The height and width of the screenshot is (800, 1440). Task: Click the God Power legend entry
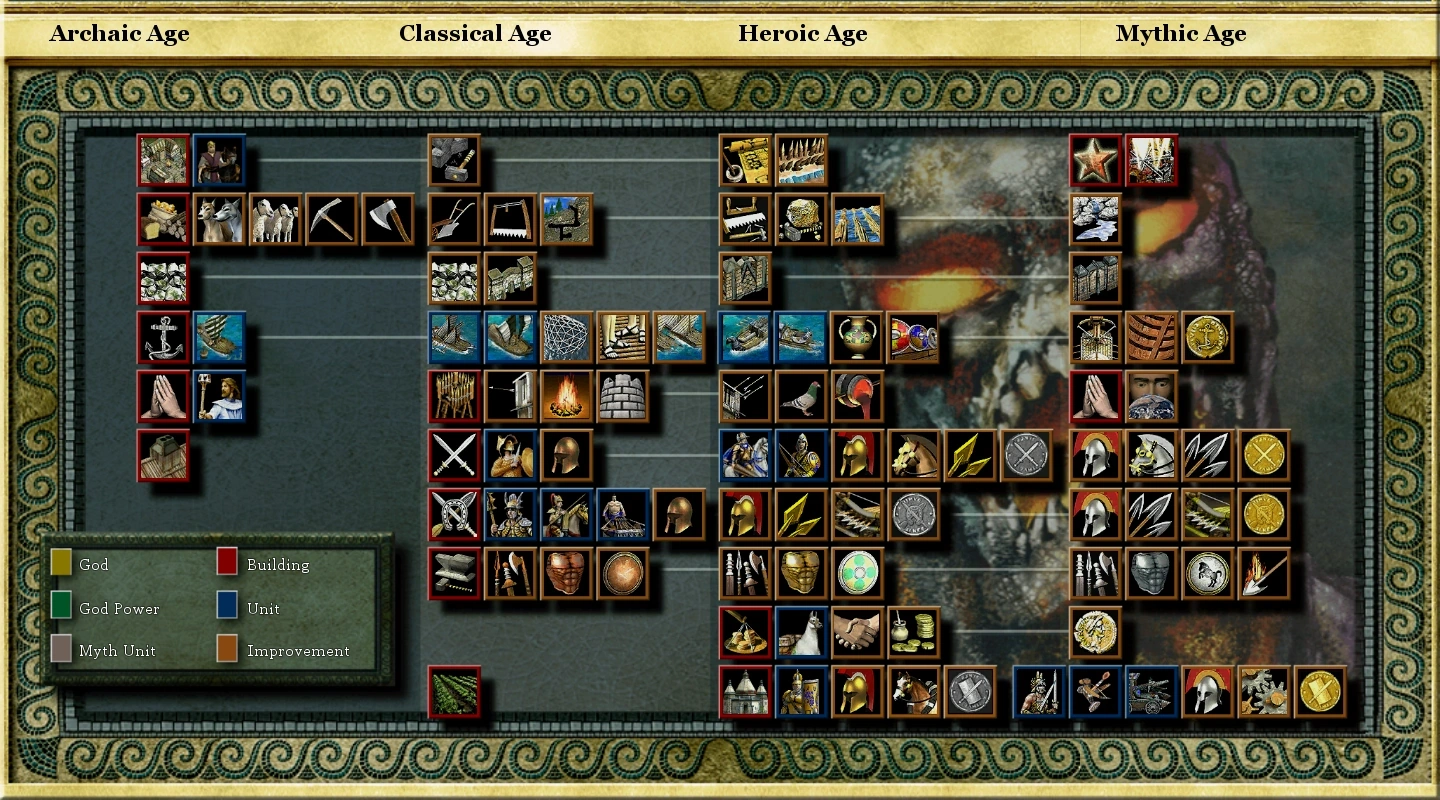120,608
